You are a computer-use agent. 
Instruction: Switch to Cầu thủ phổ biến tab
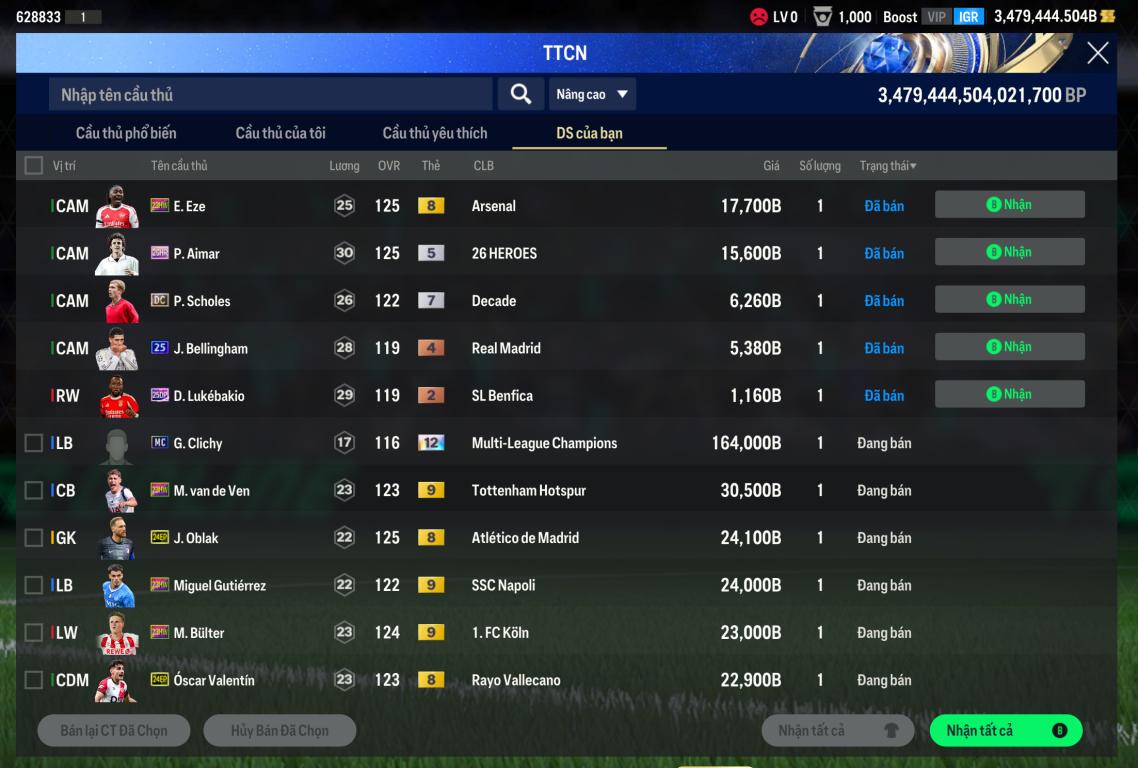pyautogui.click(x=126, y=133)
